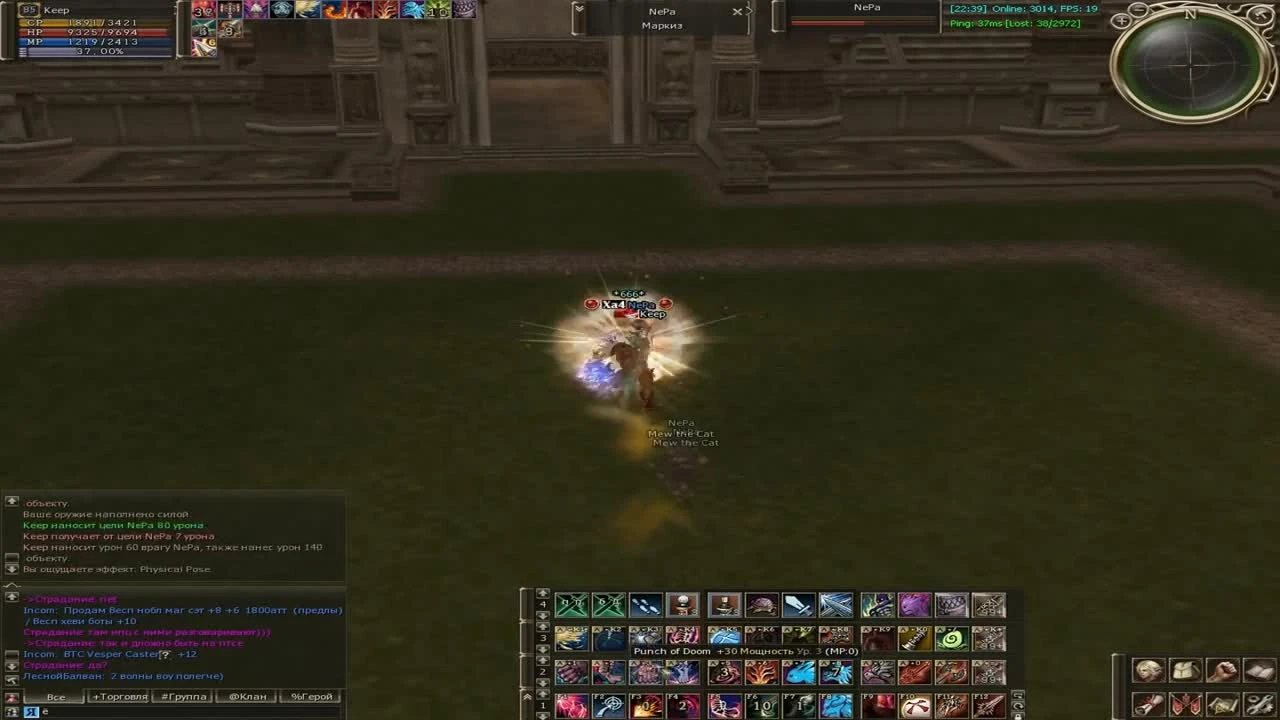Toggle the chat filter face icon beside tabs
The width and height of the screenshot is (1280, 720).
pos(10,696)
